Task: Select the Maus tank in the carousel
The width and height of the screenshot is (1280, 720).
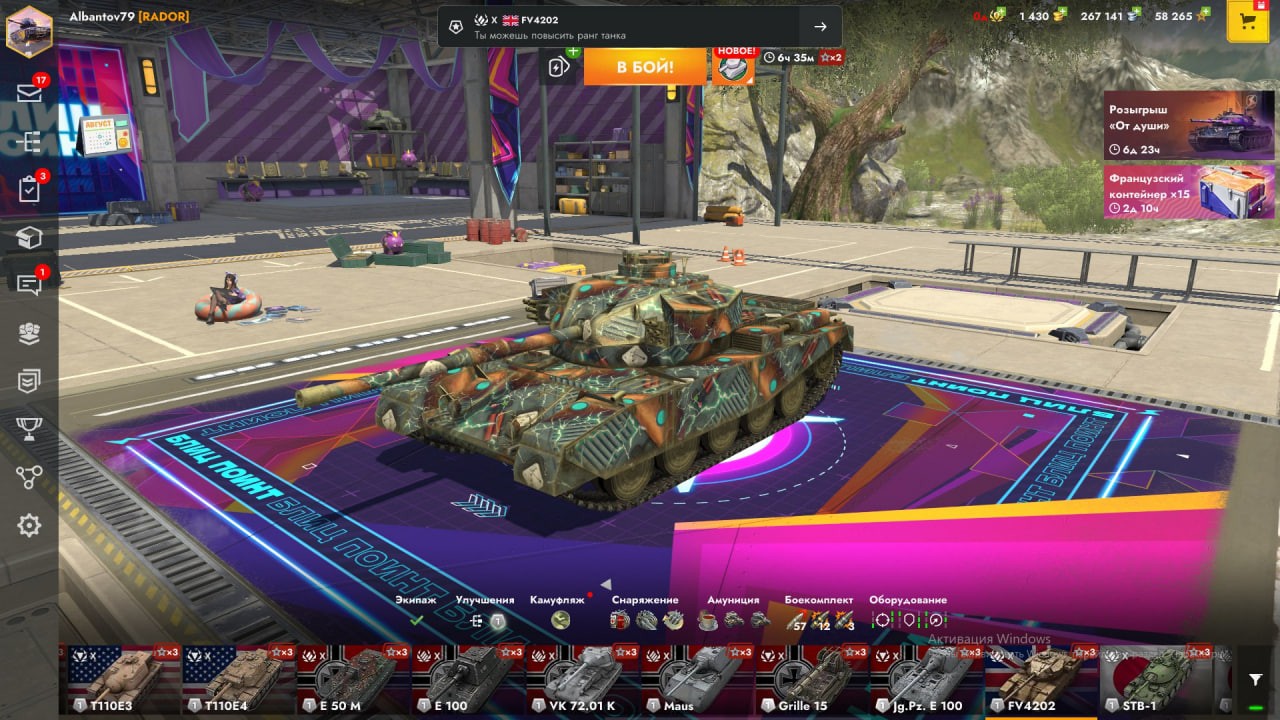Action: (697, 680)
